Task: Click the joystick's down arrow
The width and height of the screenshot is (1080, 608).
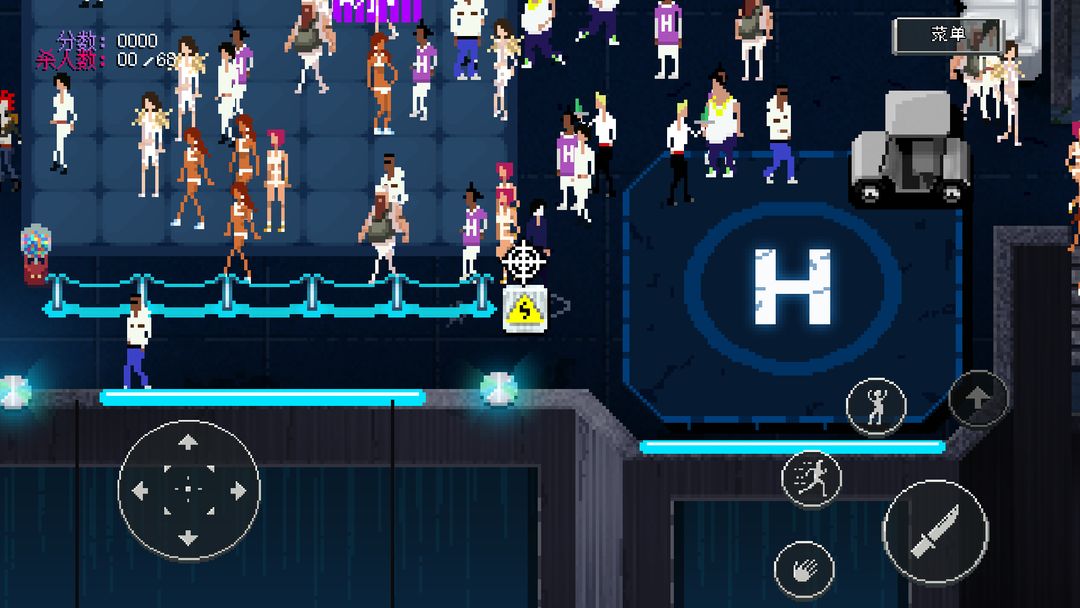Action: click(188, 538)
